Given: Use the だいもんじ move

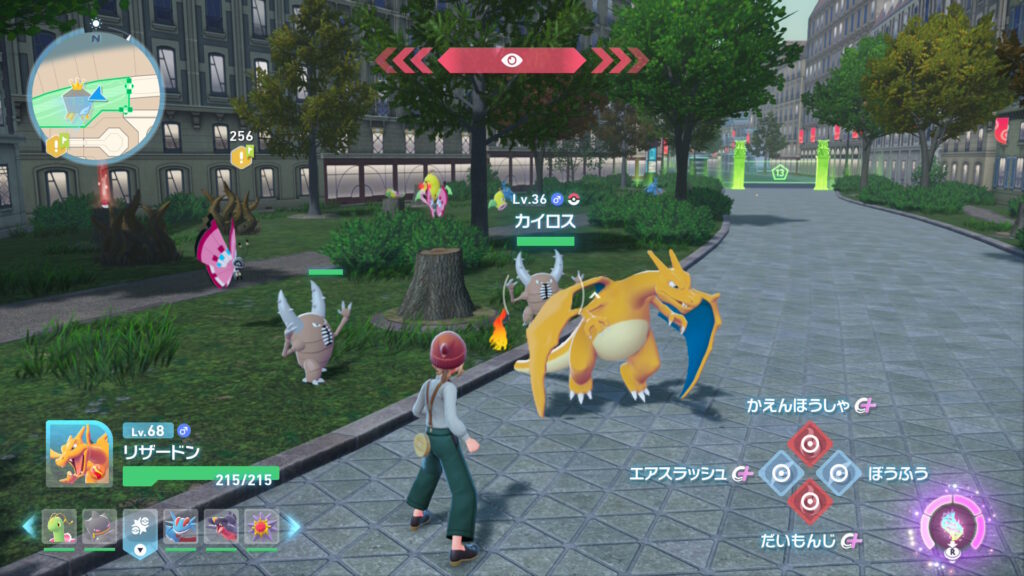Looking at the screenshot, I should click(x=808, y=499).
